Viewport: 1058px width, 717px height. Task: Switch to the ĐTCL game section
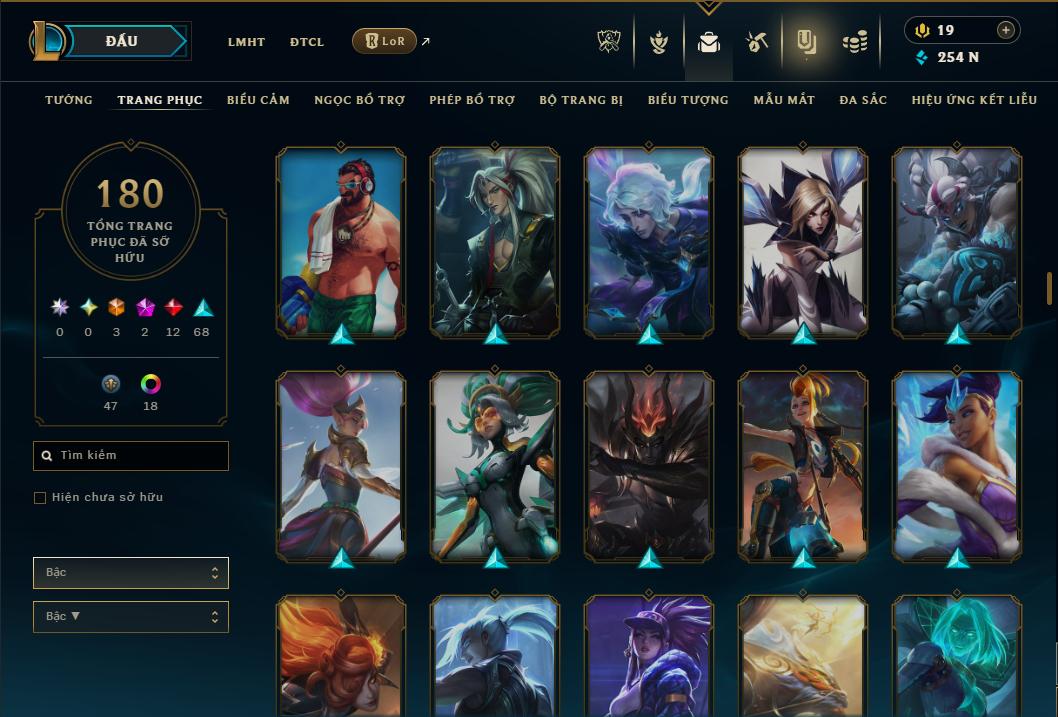pos(307,42)
